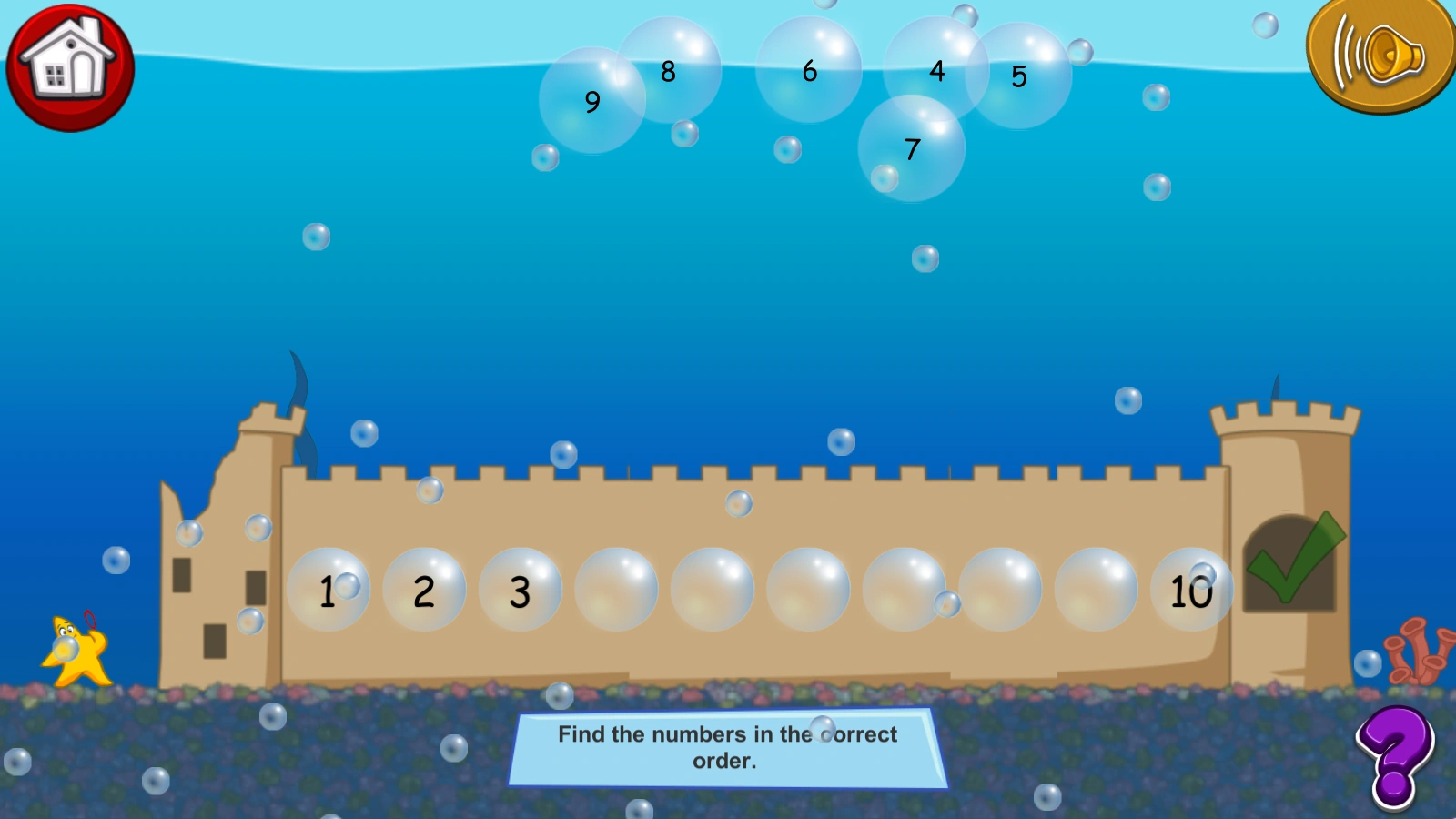Image resolution: width=1456 pixels, height=819 pixels.
Task: Click the first empty slot after number 3
Action: (x=616, y=591)
